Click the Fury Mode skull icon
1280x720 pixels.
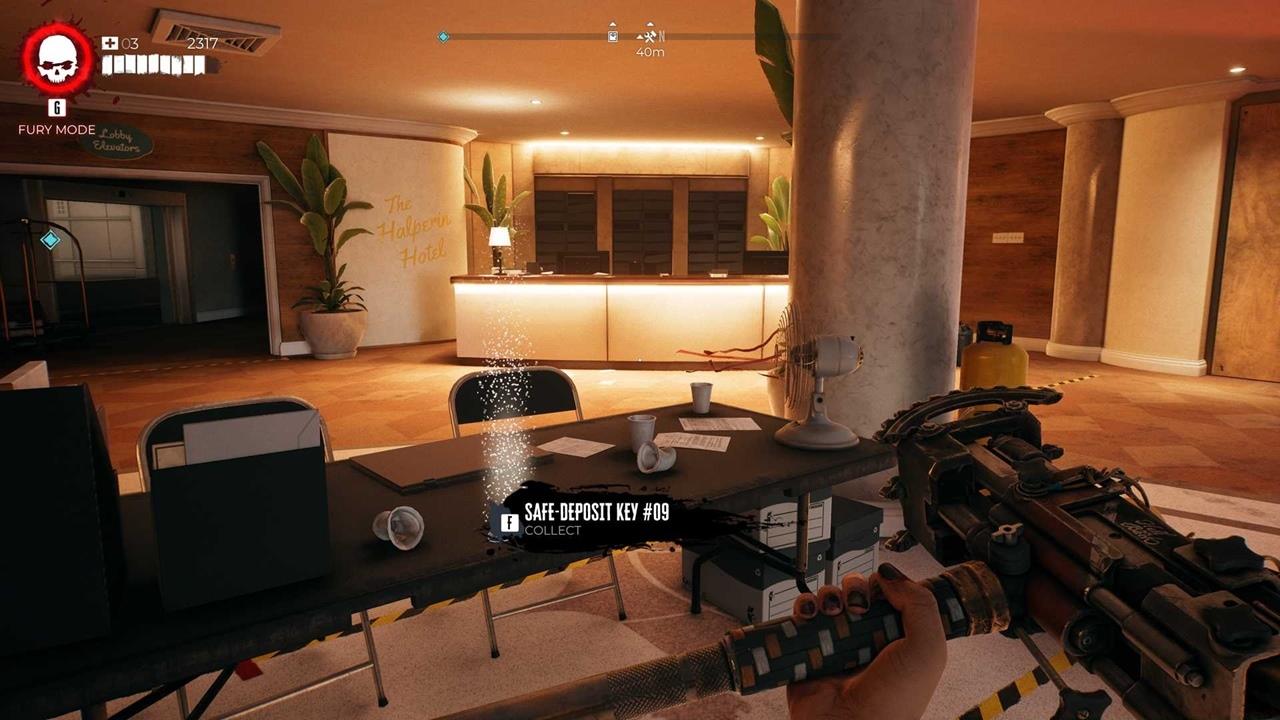tap(57, 58)
